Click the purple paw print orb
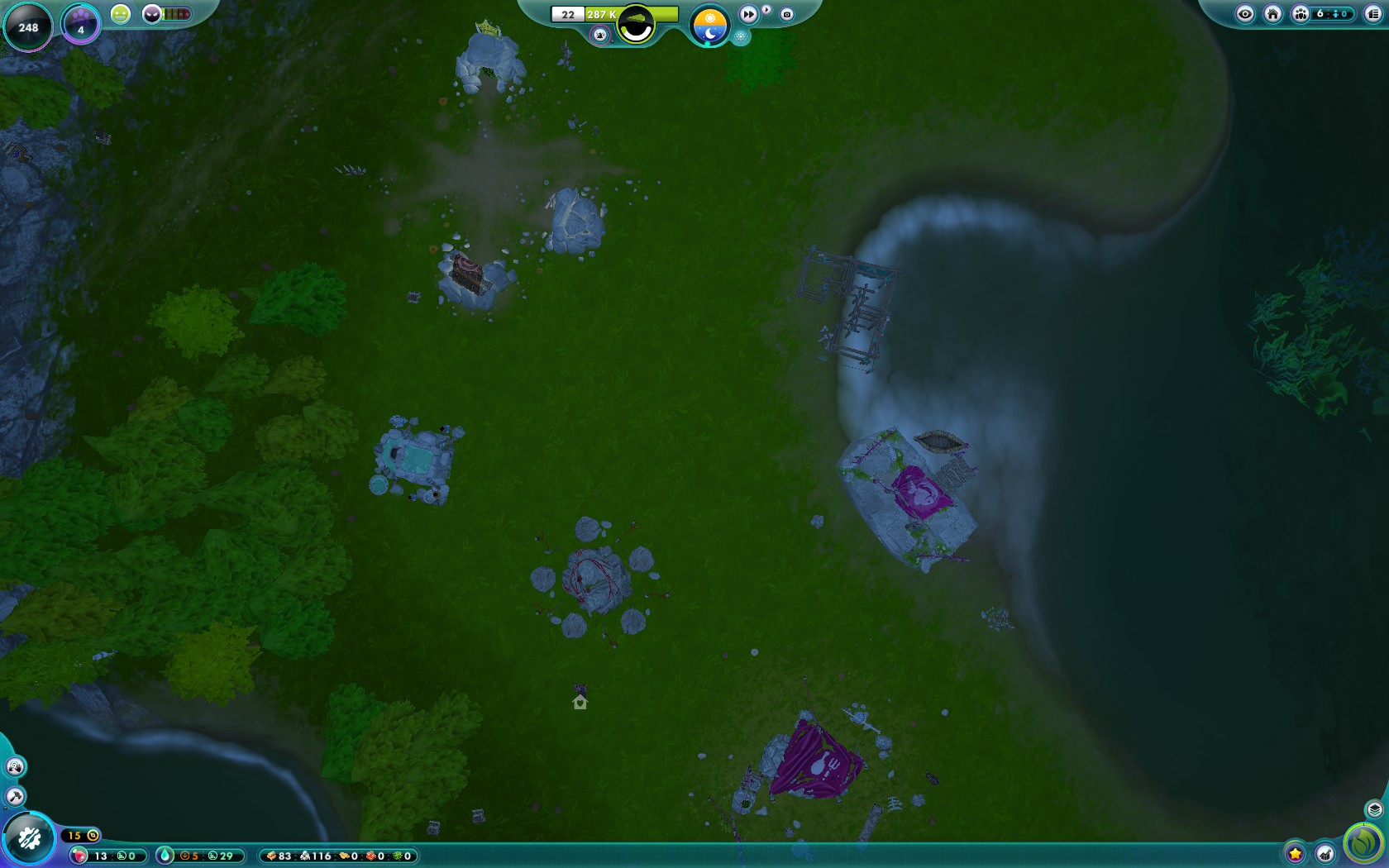This screenshot has height=868, width=1389. [80, 23]
